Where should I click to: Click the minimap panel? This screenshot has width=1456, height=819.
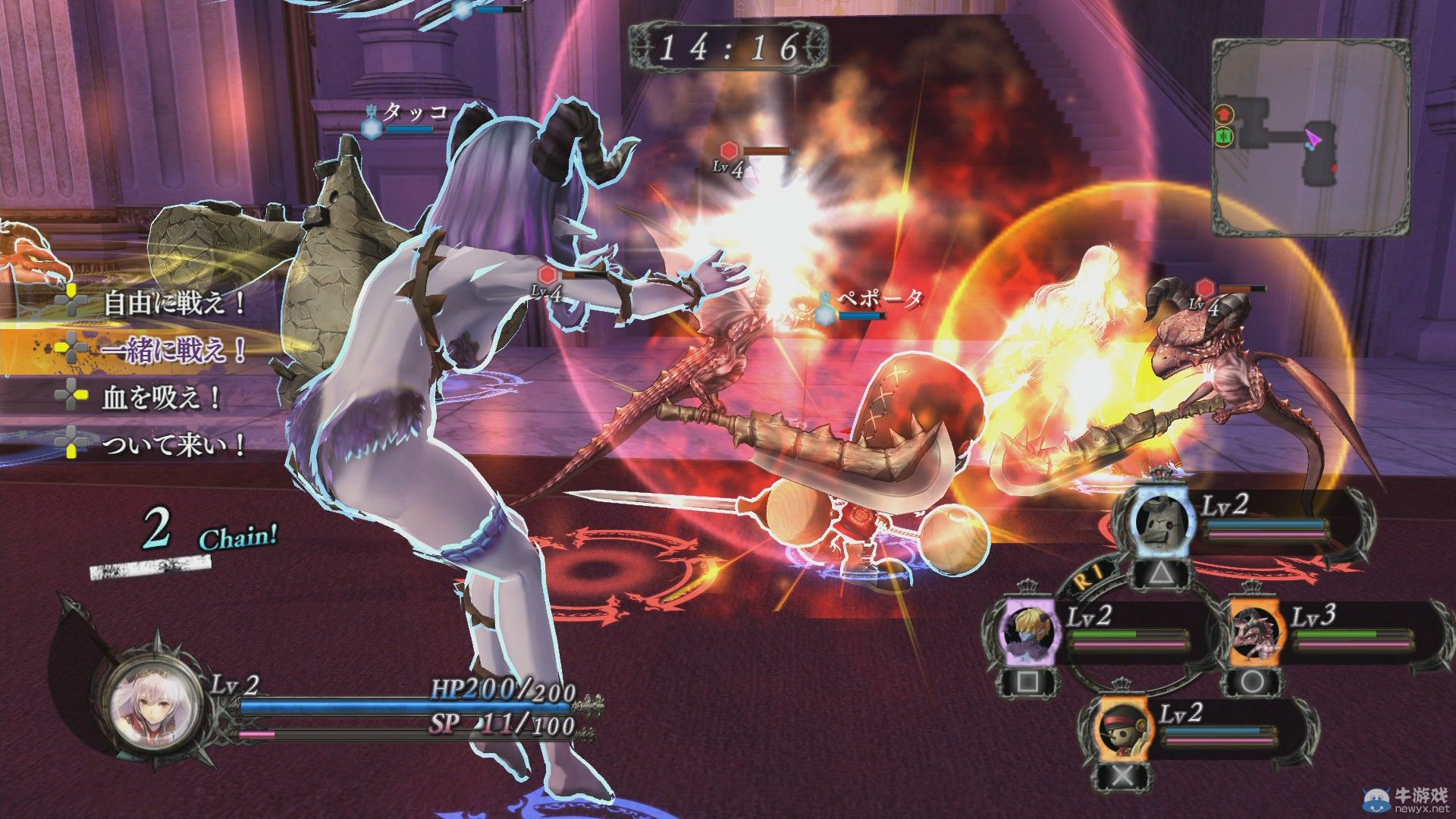pyautogui.click(x=1310, y=138)
